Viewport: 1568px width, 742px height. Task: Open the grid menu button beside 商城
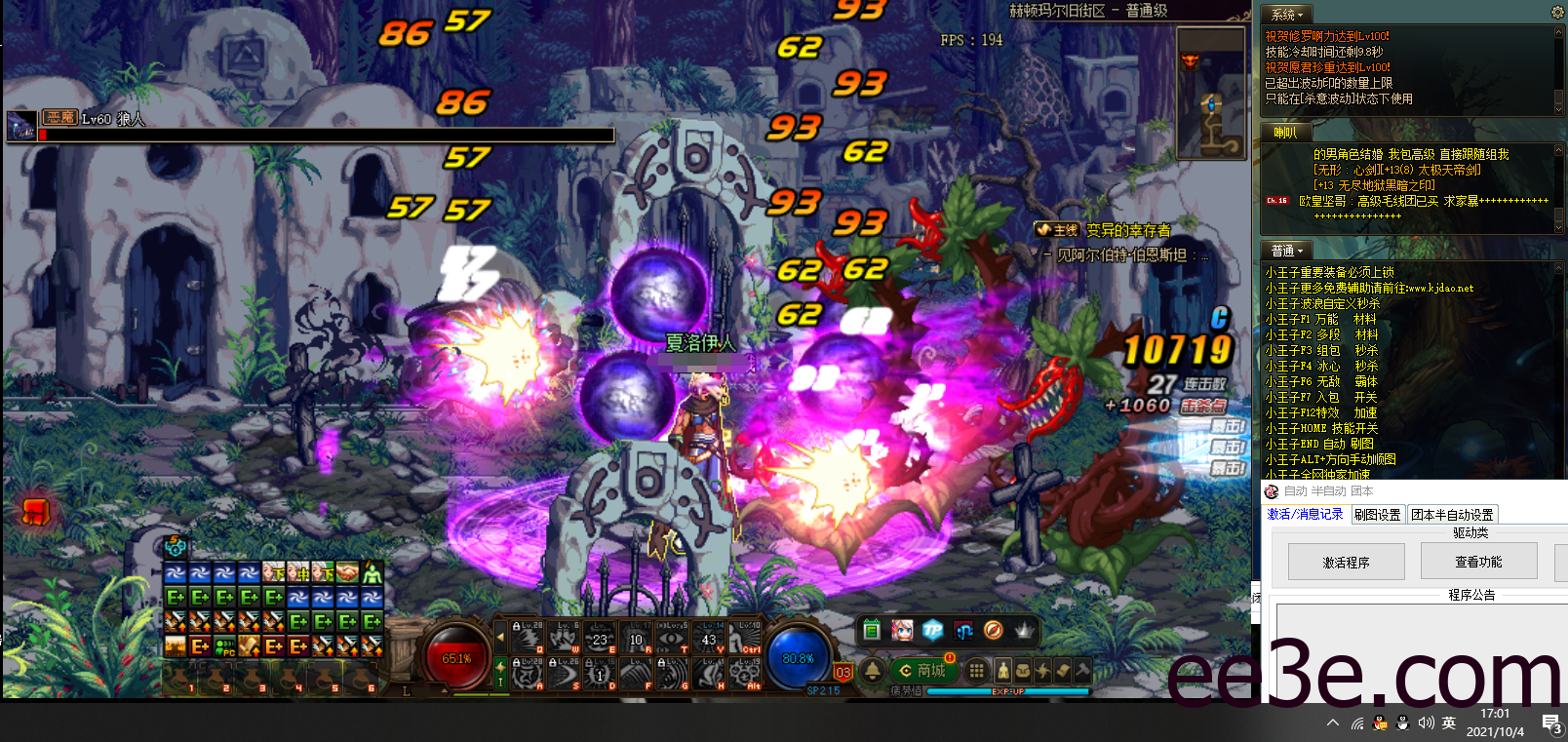pos(975,671)
